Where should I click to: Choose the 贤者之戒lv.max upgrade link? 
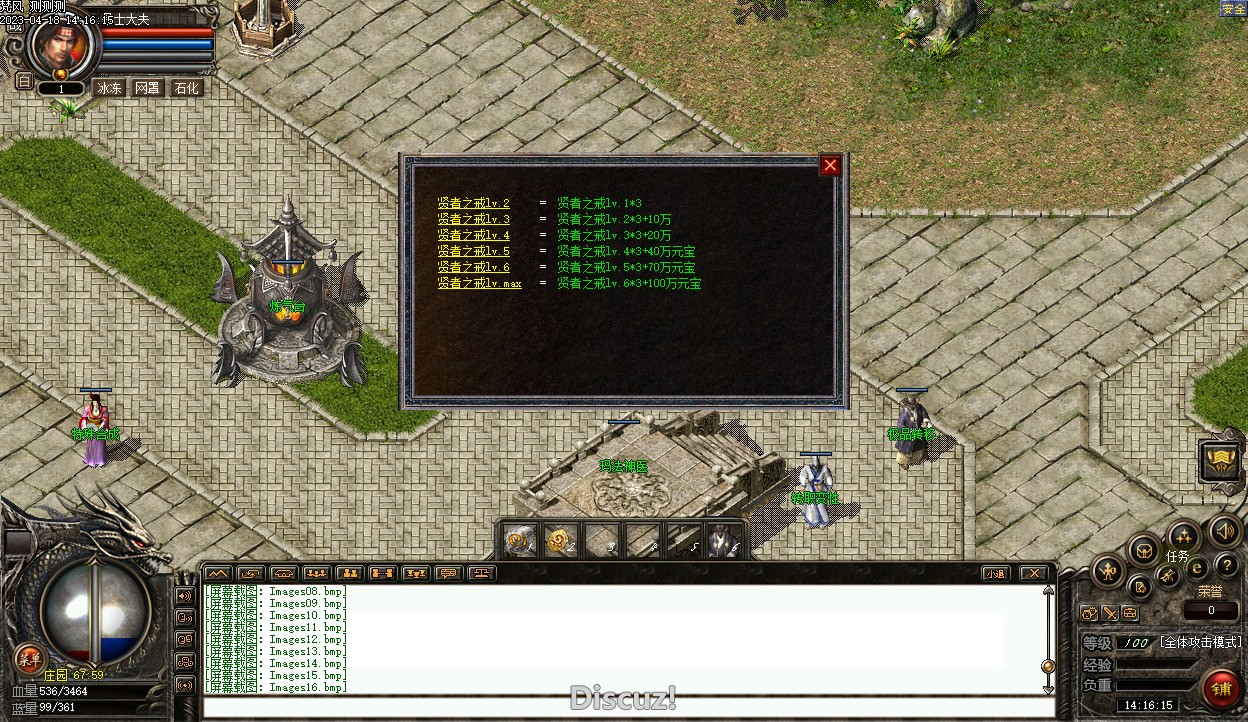coord(479,283)
